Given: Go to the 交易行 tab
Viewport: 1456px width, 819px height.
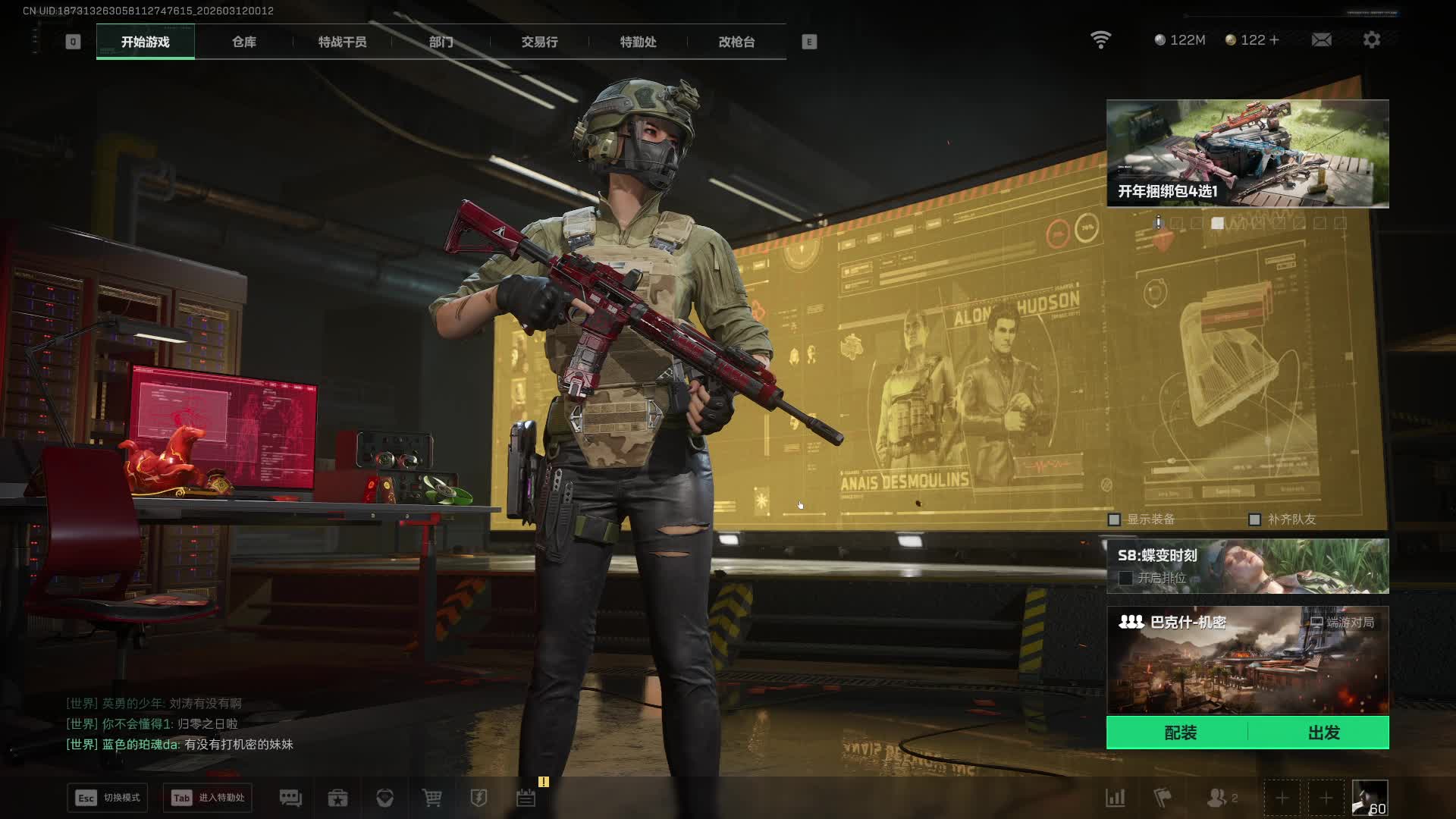Looking at the screenshot, I should coord(539,42).
